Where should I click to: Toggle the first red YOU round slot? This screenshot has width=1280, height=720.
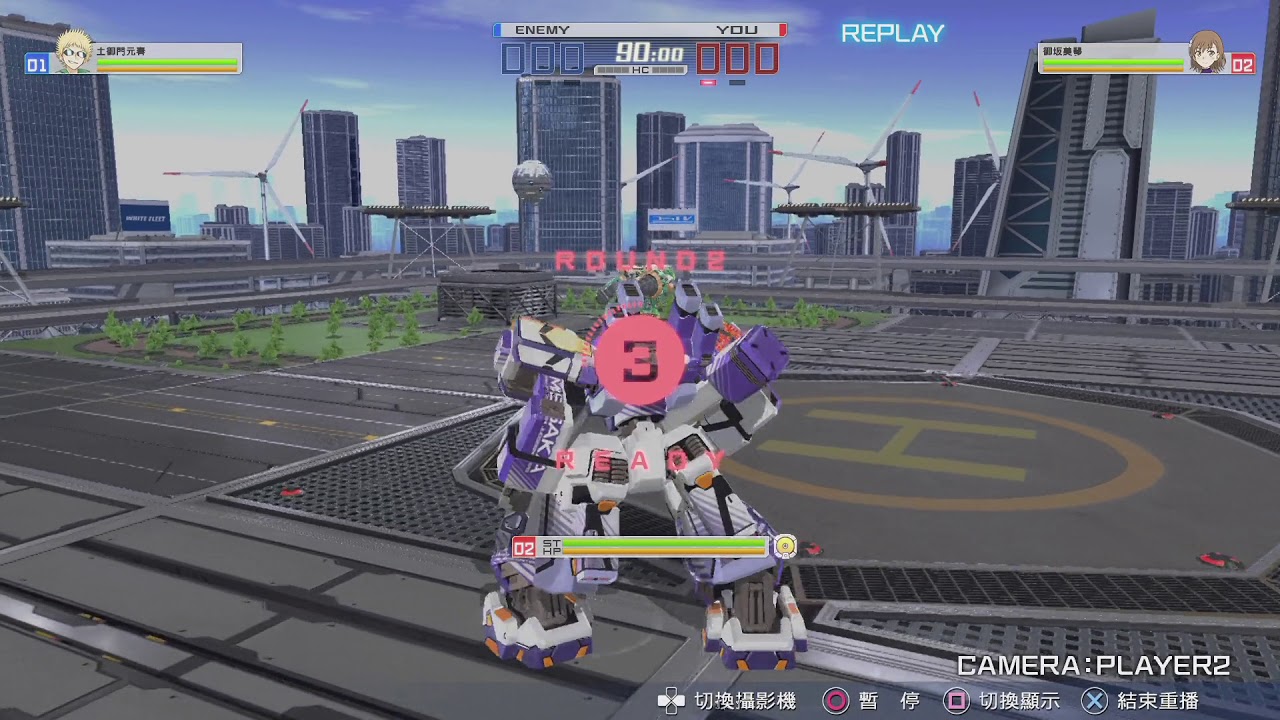point(709,58)
